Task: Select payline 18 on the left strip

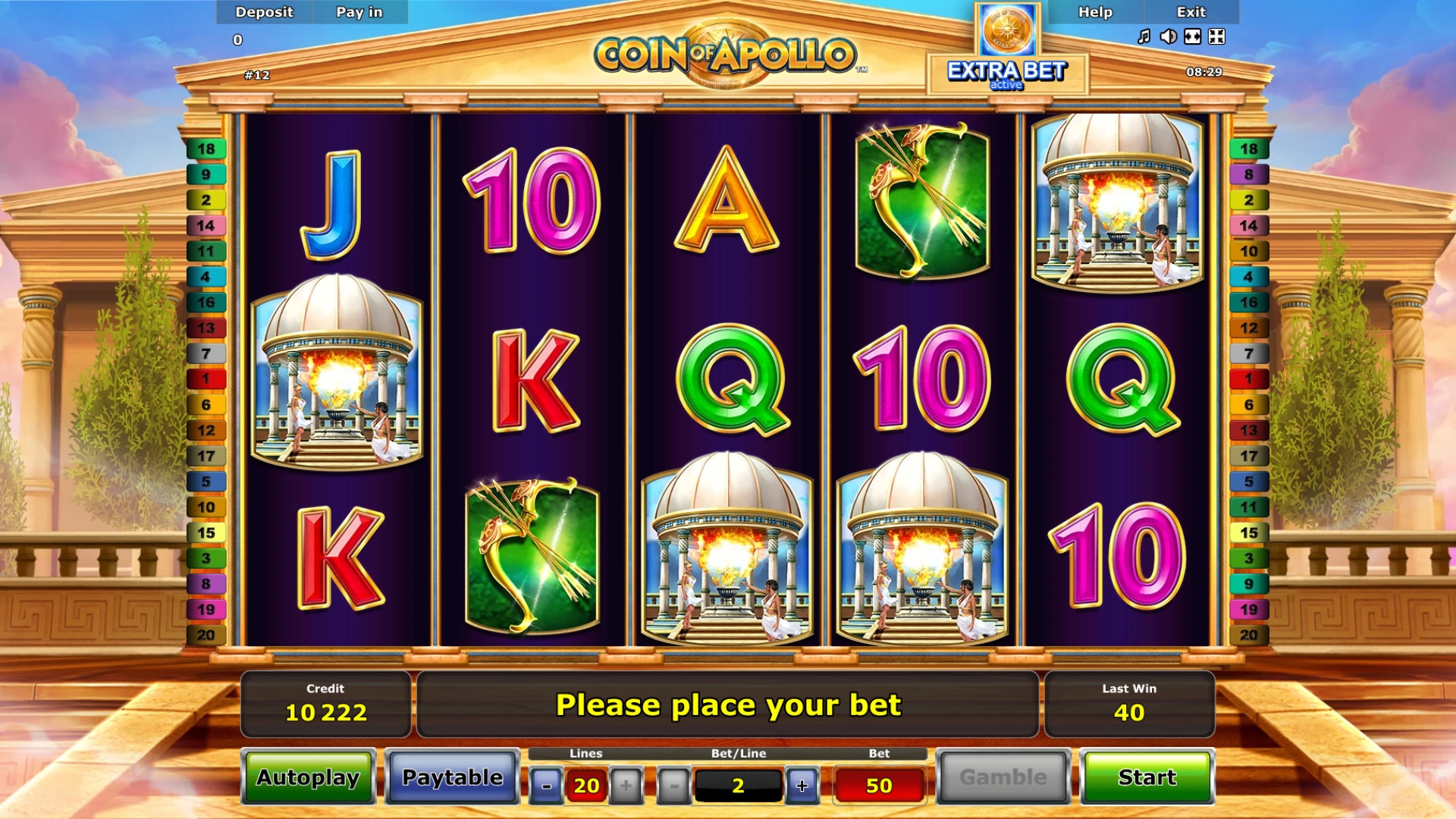Action: coord(206,149)
